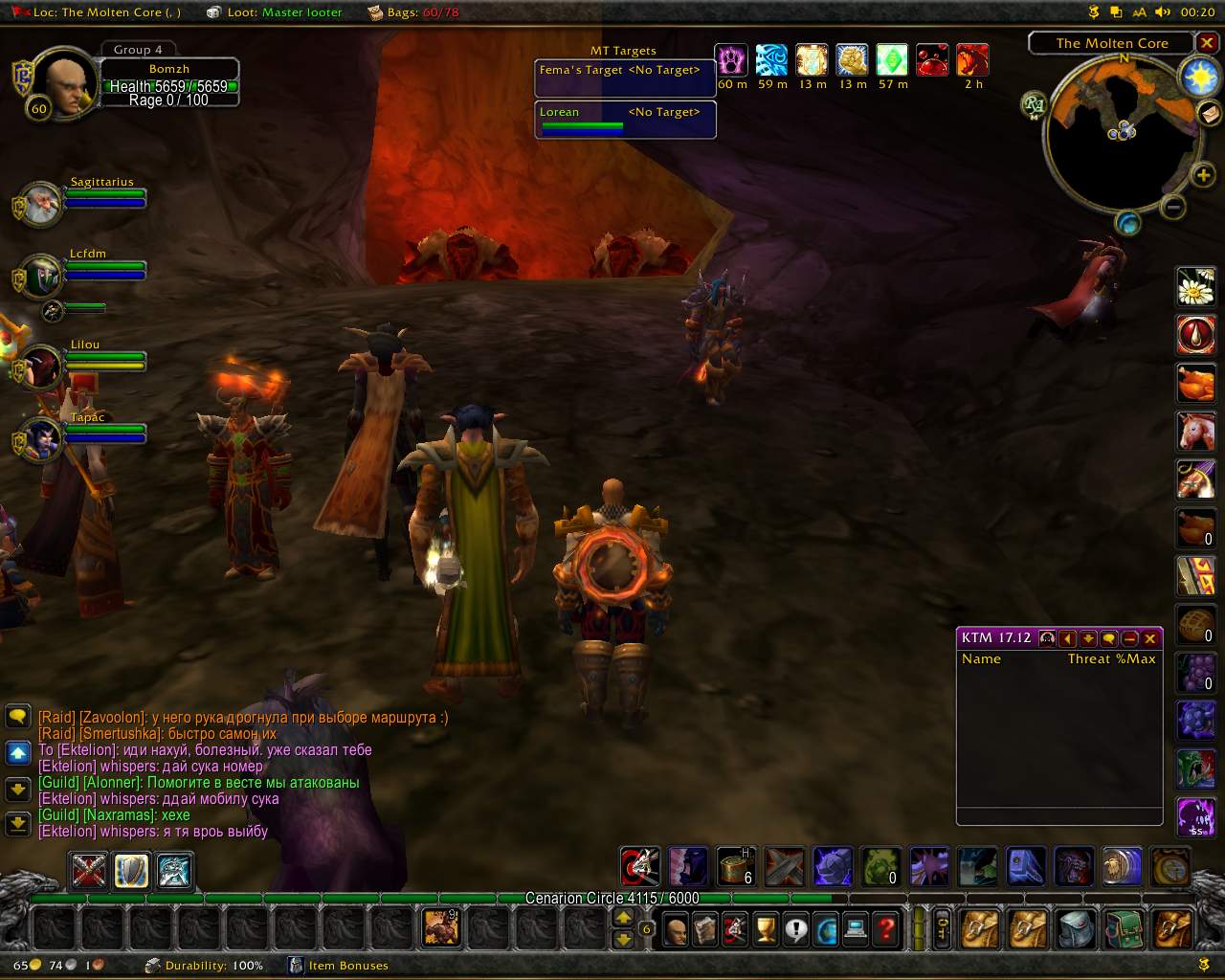Select party member Lilou portrait
Image resolution: width=1225 pixels, height=980 pixels.
[41, 367]
